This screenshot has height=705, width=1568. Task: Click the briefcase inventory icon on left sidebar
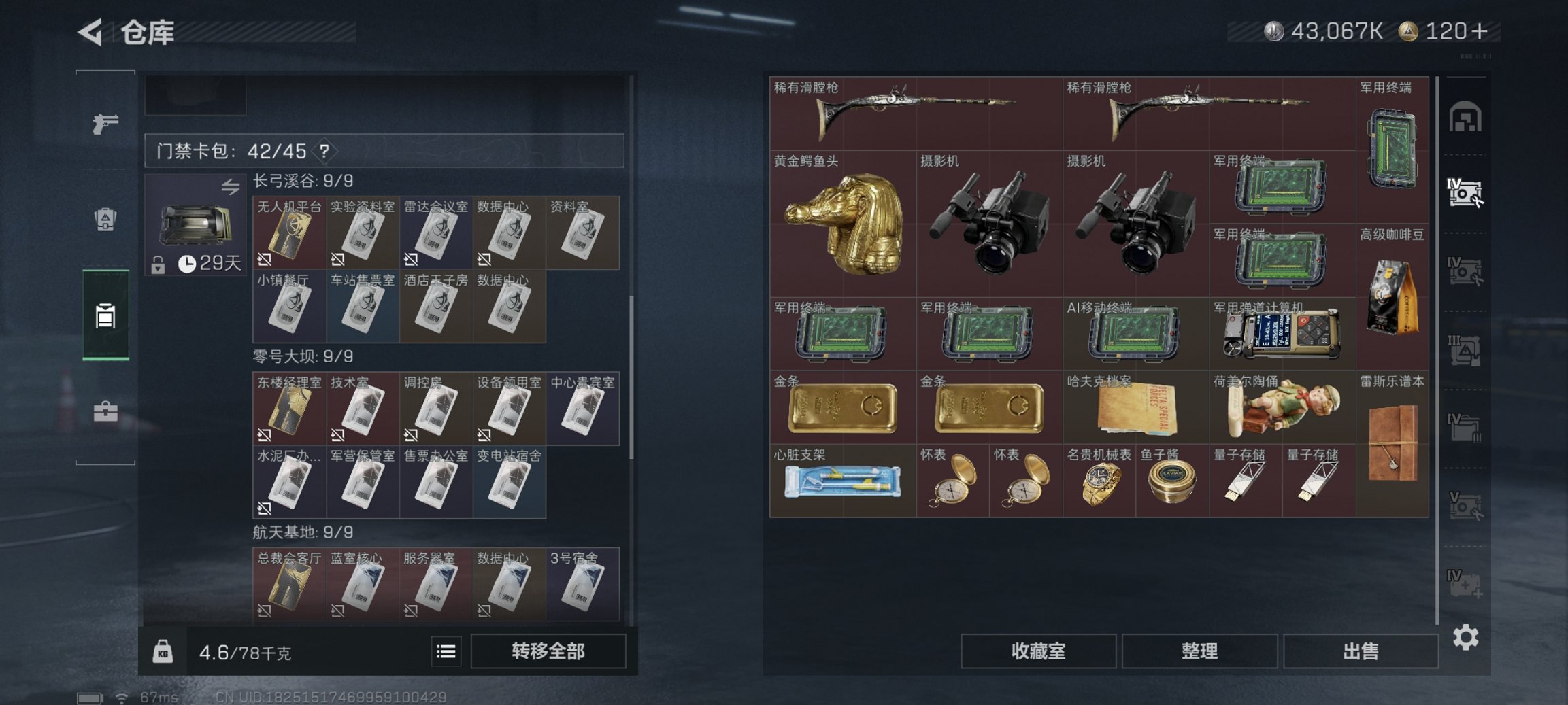[105, 411]
